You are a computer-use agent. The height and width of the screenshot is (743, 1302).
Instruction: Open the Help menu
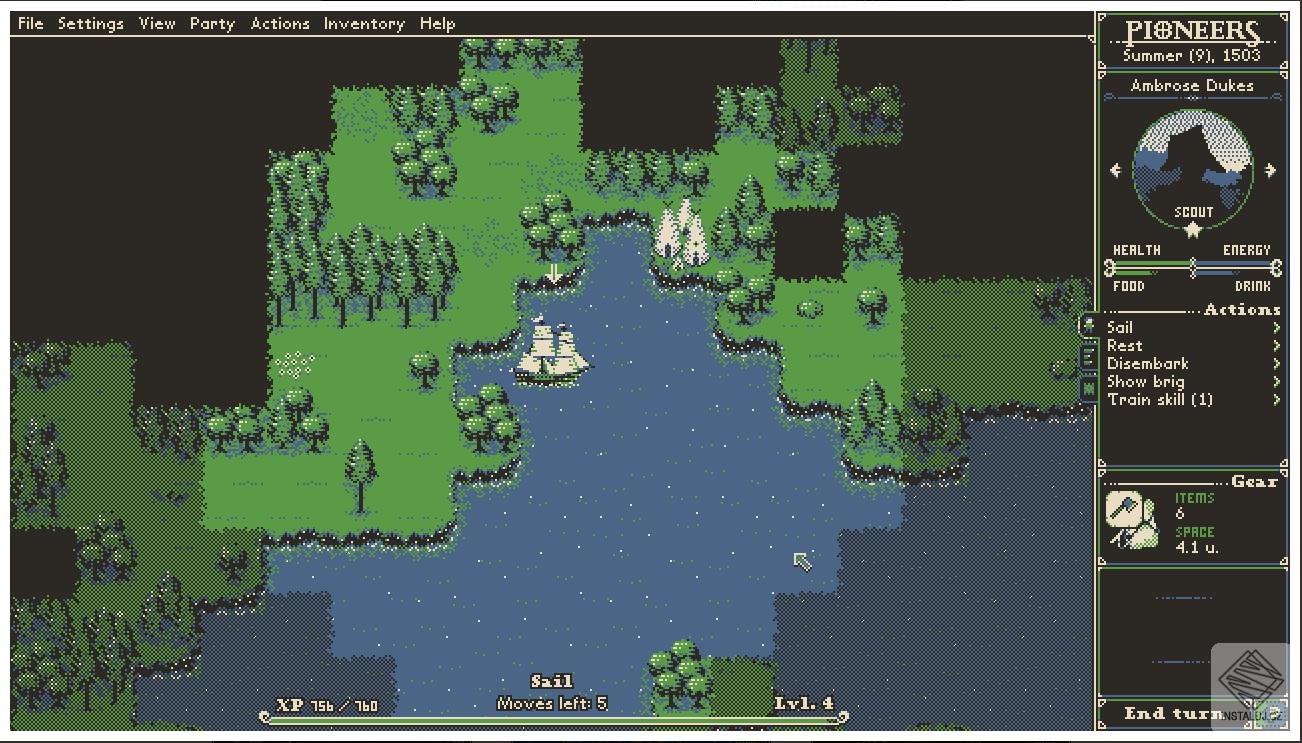pos(437,23)
